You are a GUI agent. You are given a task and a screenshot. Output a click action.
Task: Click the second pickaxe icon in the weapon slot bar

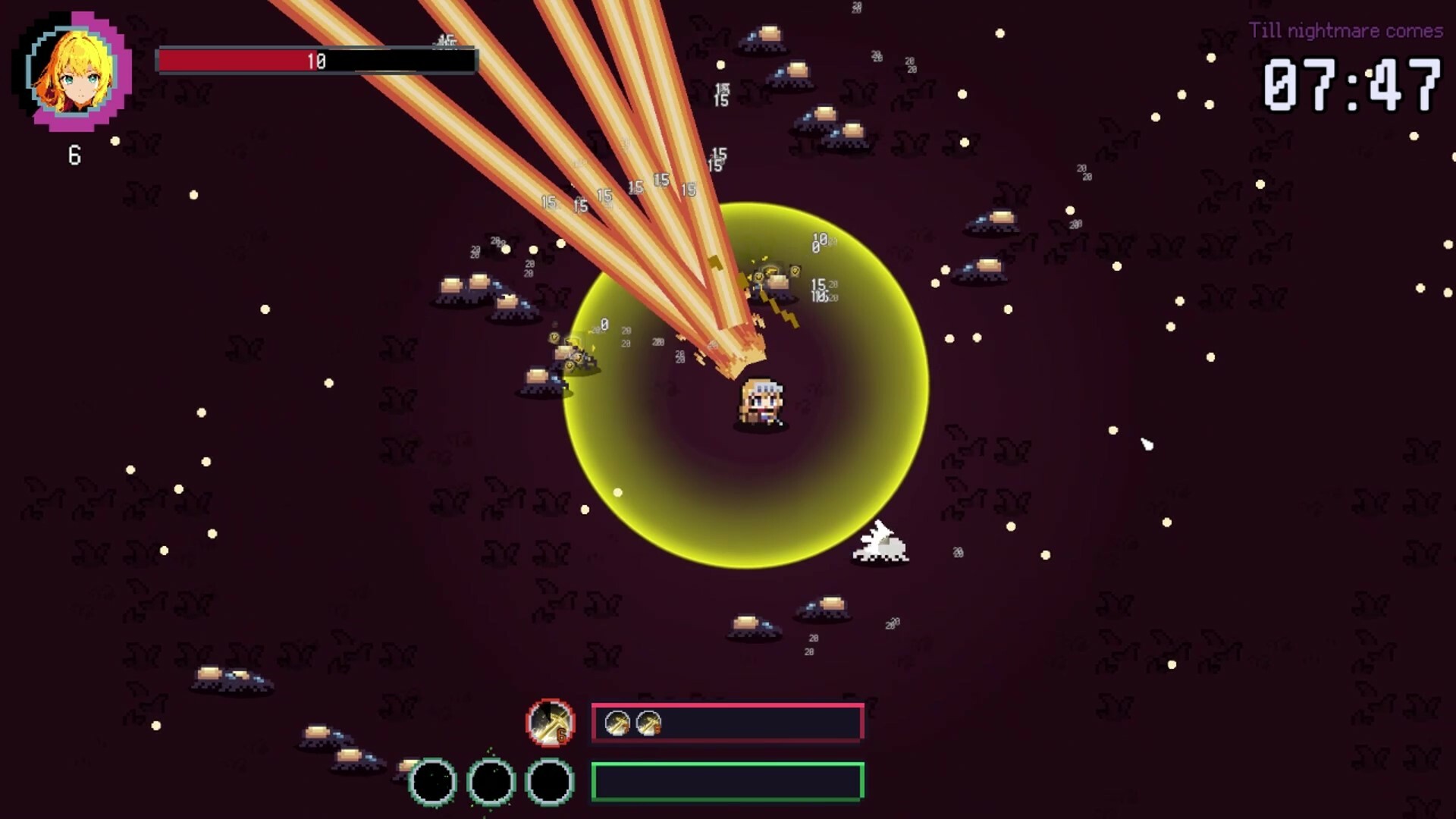point(648,723)
